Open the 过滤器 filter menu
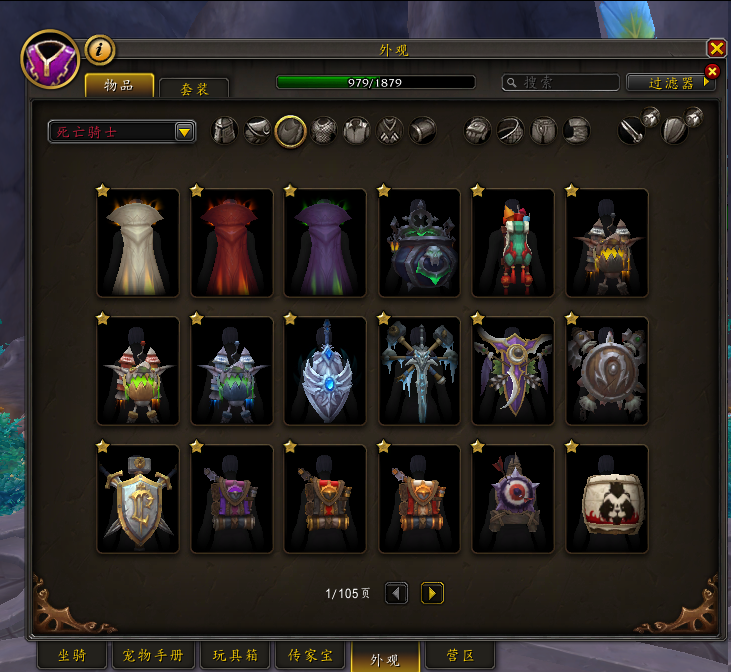 pos(670,83)
